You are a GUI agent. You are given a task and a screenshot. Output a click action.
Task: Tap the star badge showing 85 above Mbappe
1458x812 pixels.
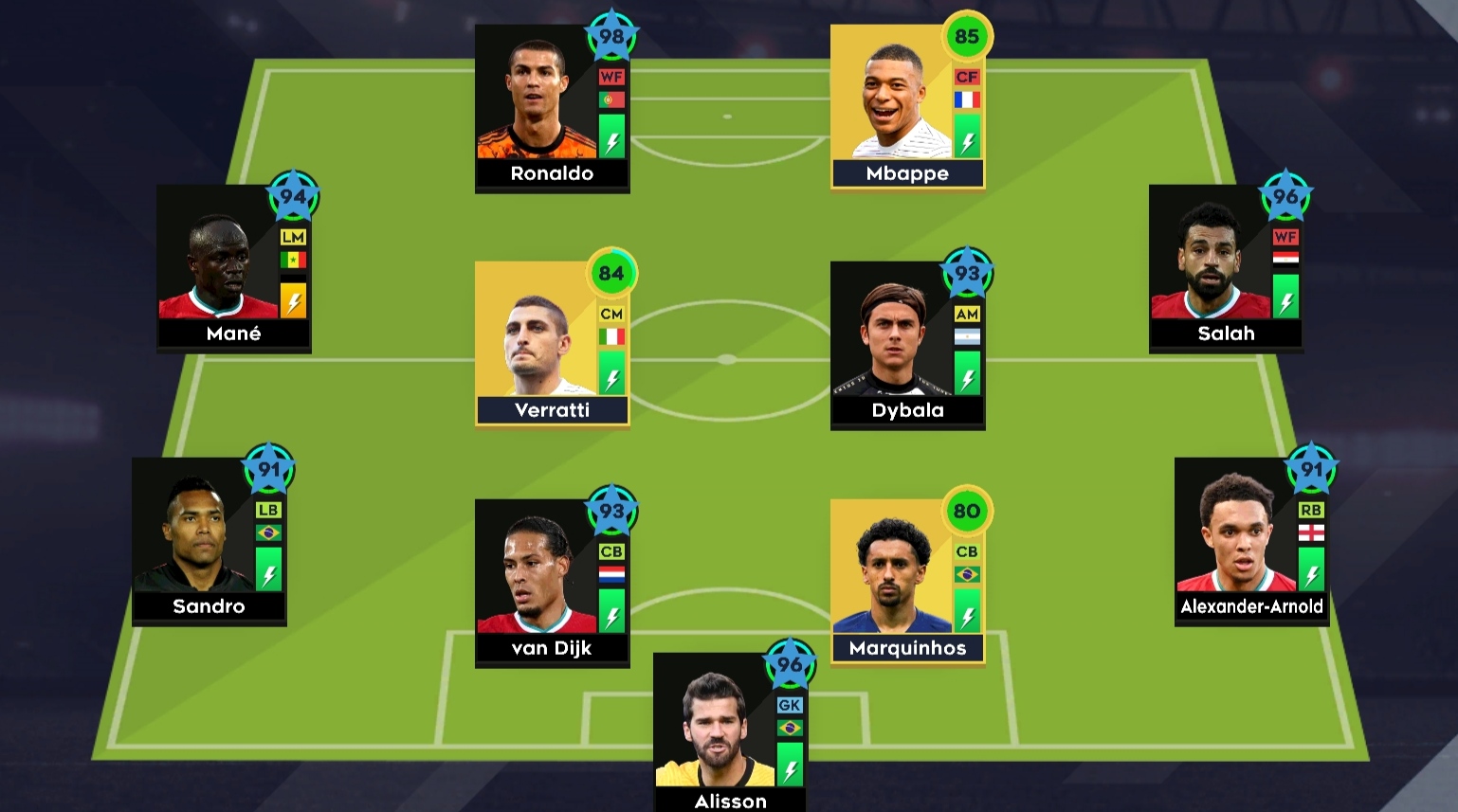coord(966,33)
